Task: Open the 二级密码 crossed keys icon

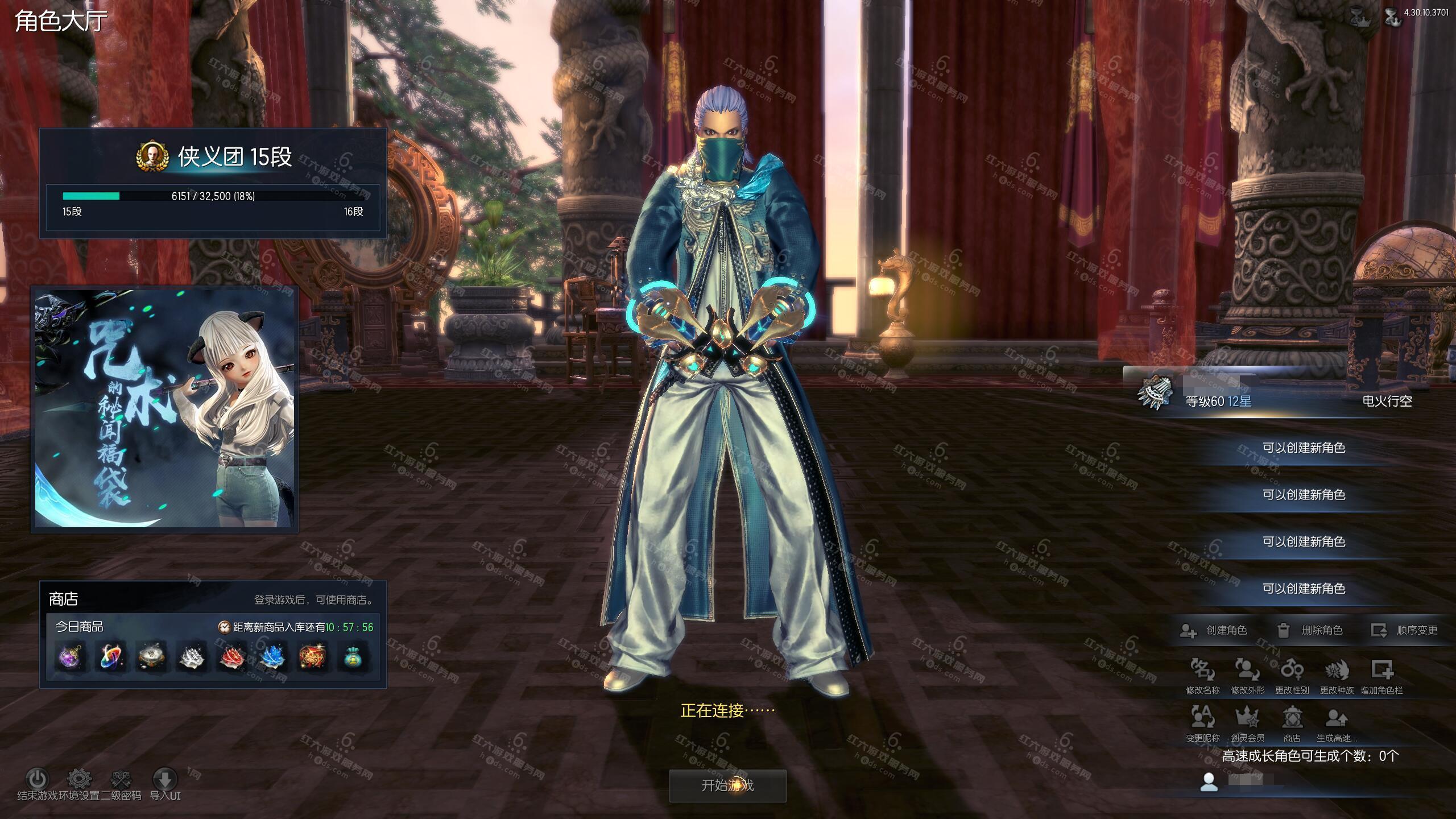Action: coord(121,779)
